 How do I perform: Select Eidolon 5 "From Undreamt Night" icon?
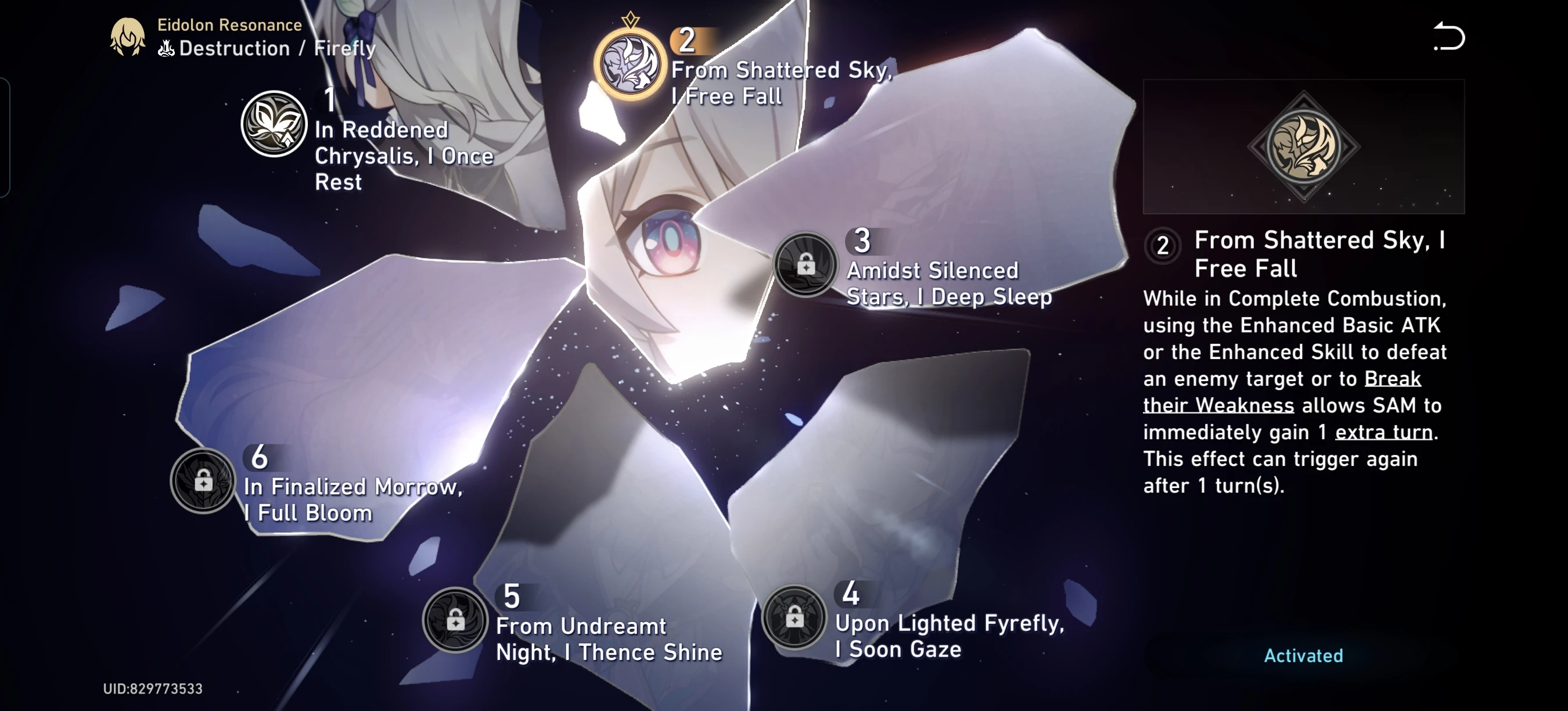pos(456,621)
